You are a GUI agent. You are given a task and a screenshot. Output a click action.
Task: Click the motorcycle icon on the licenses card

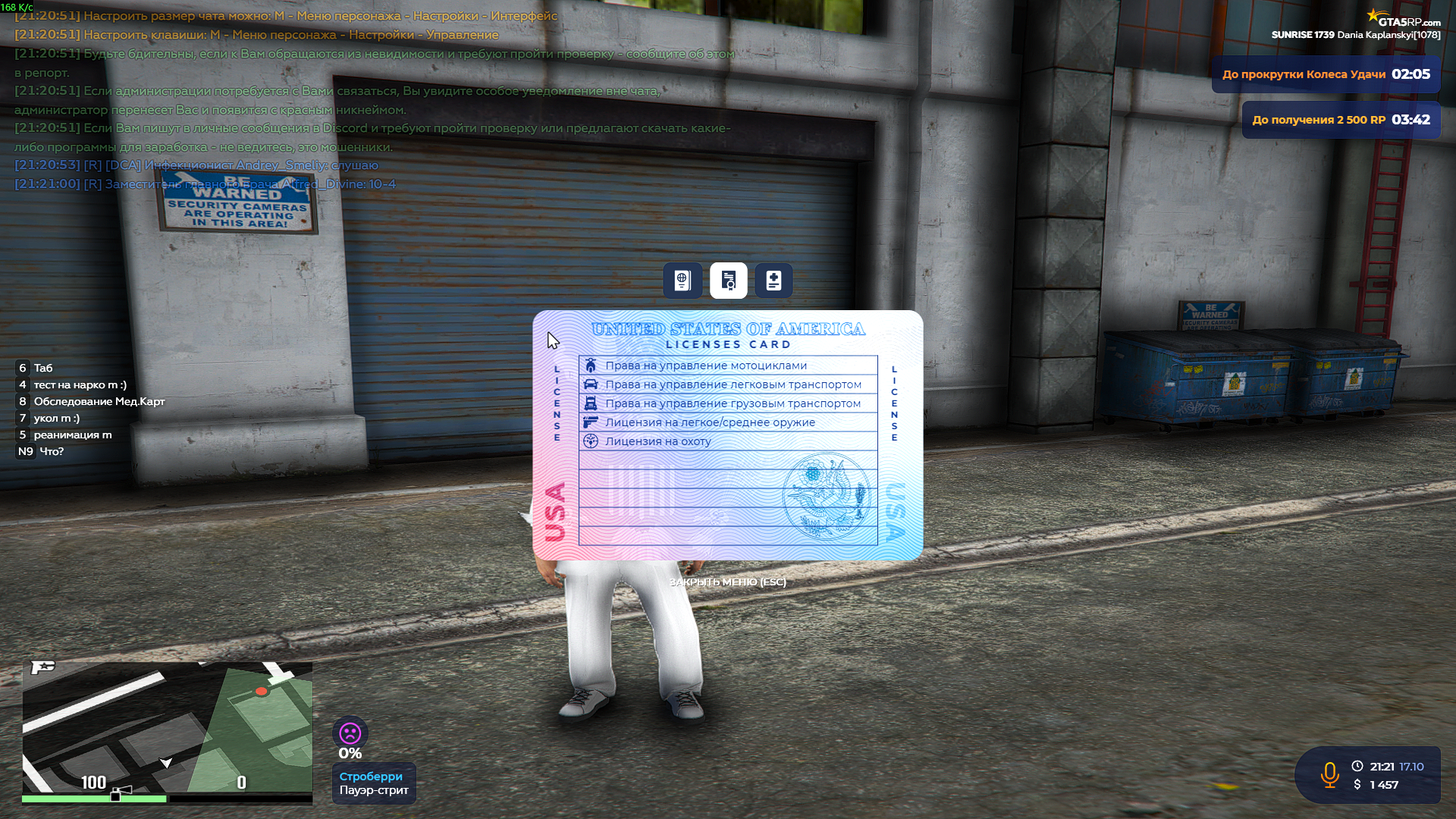tap(591, 365)
